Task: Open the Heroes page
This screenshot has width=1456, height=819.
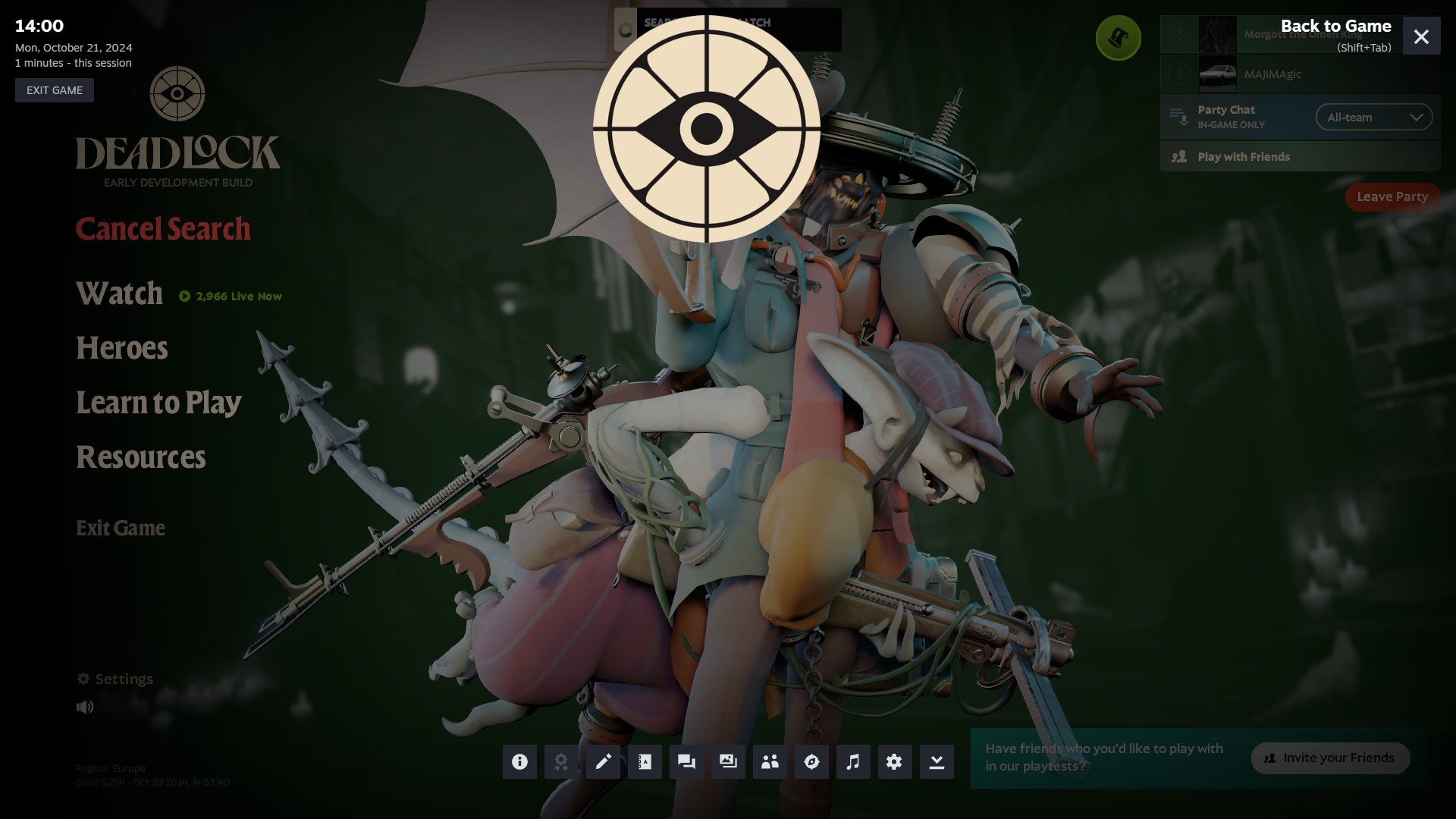Action: 122,348
